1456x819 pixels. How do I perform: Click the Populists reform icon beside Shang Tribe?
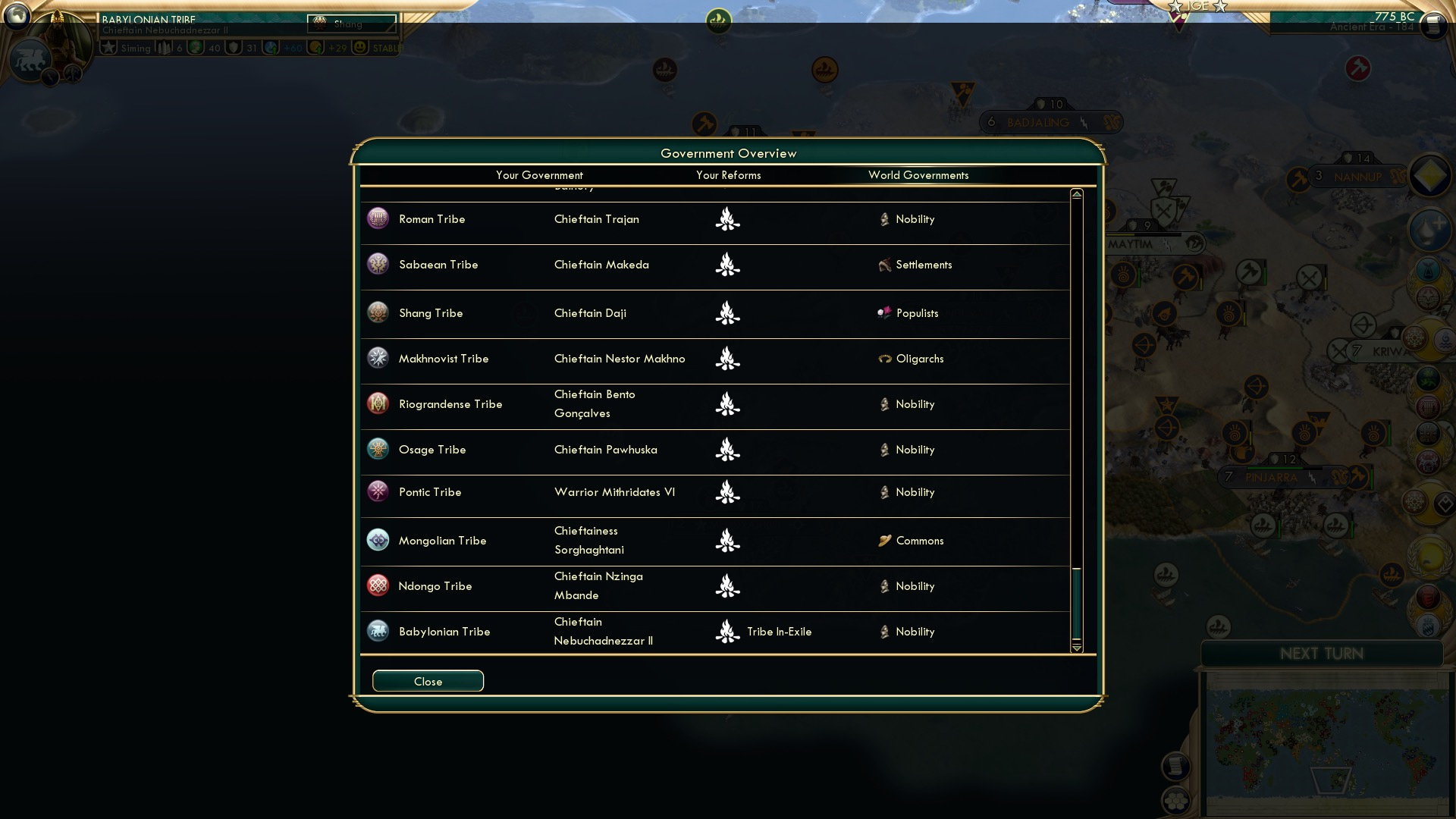[884, 312]
